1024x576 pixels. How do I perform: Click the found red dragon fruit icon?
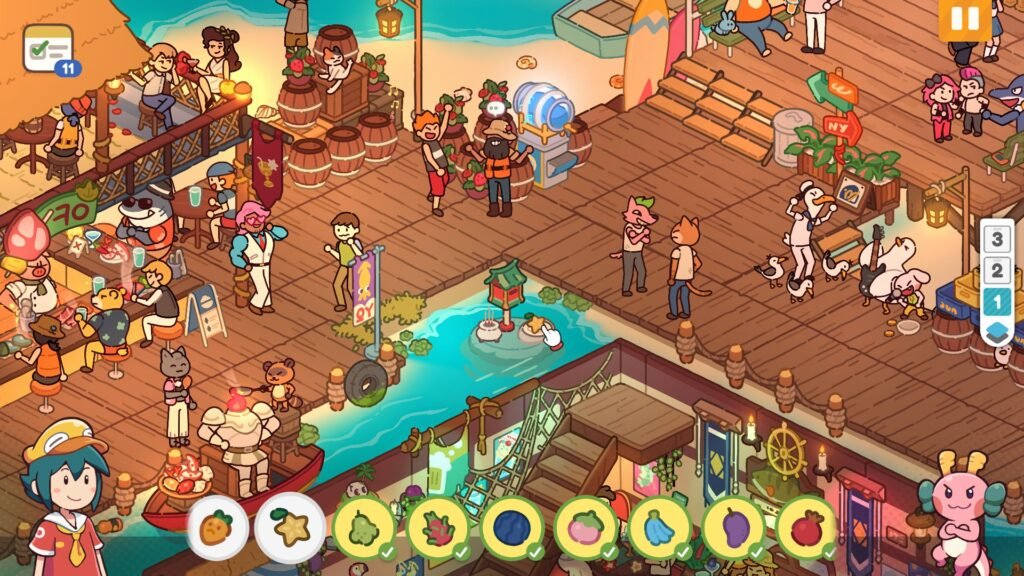438,527
